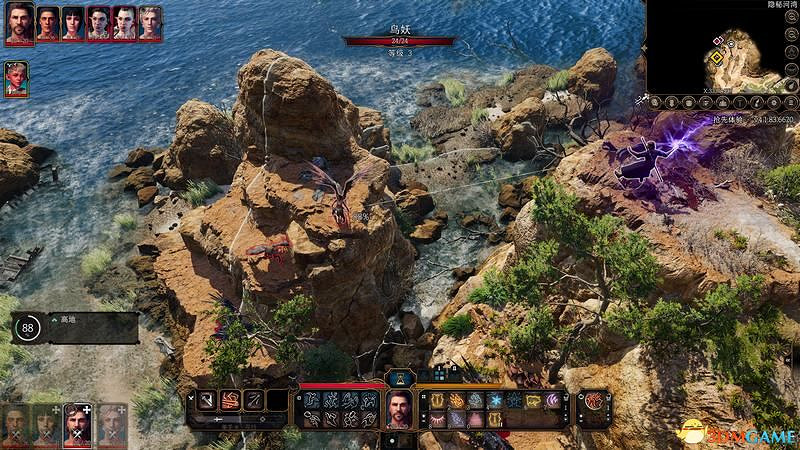Click the red-orange icon at hotbar's right end
The width and height of the screenshot is (800, 450).
click(594, 400)
